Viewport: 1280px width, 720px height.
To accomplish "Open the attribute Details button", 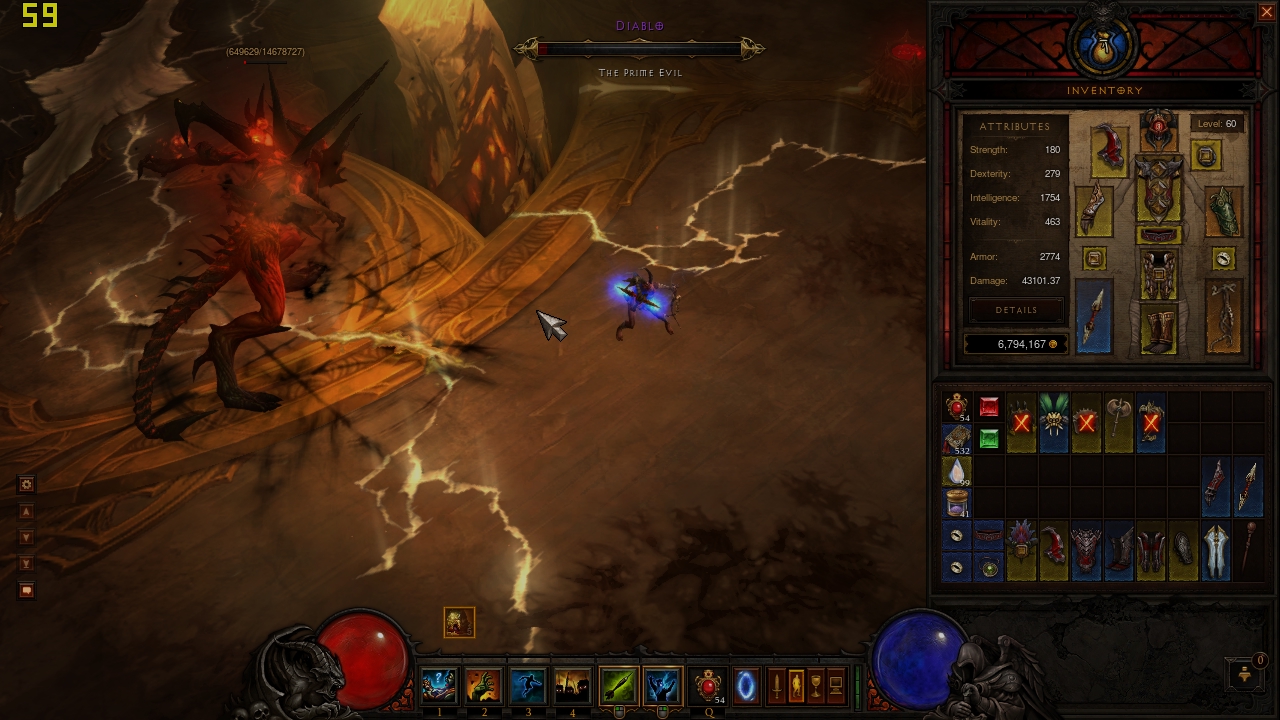I will pyautogui.click(x=1016, y=310).
